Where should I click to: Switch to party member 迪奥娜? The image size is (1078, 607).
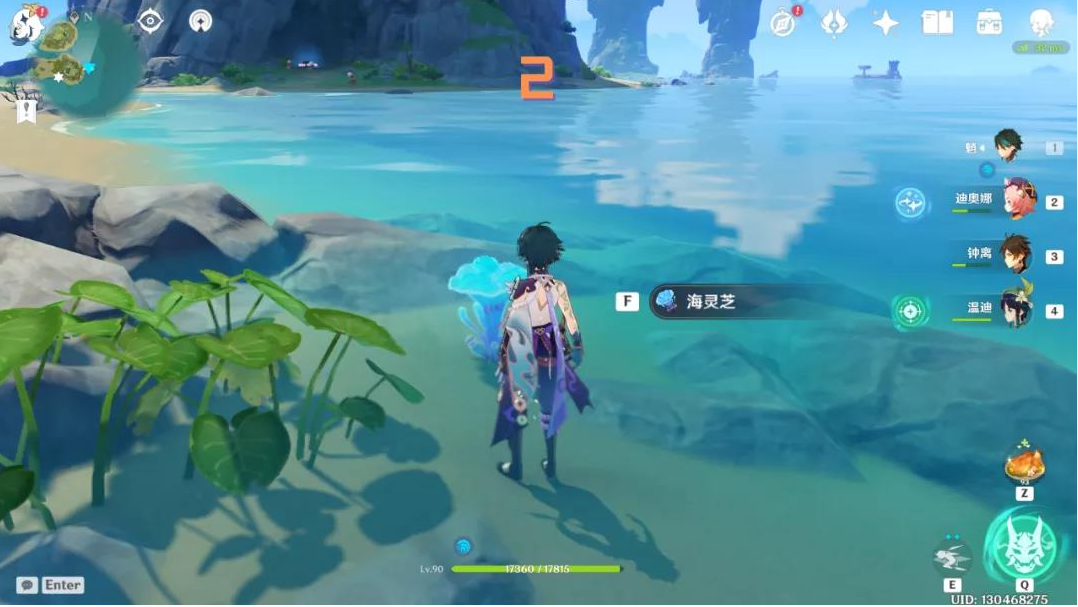(1018, 200)
